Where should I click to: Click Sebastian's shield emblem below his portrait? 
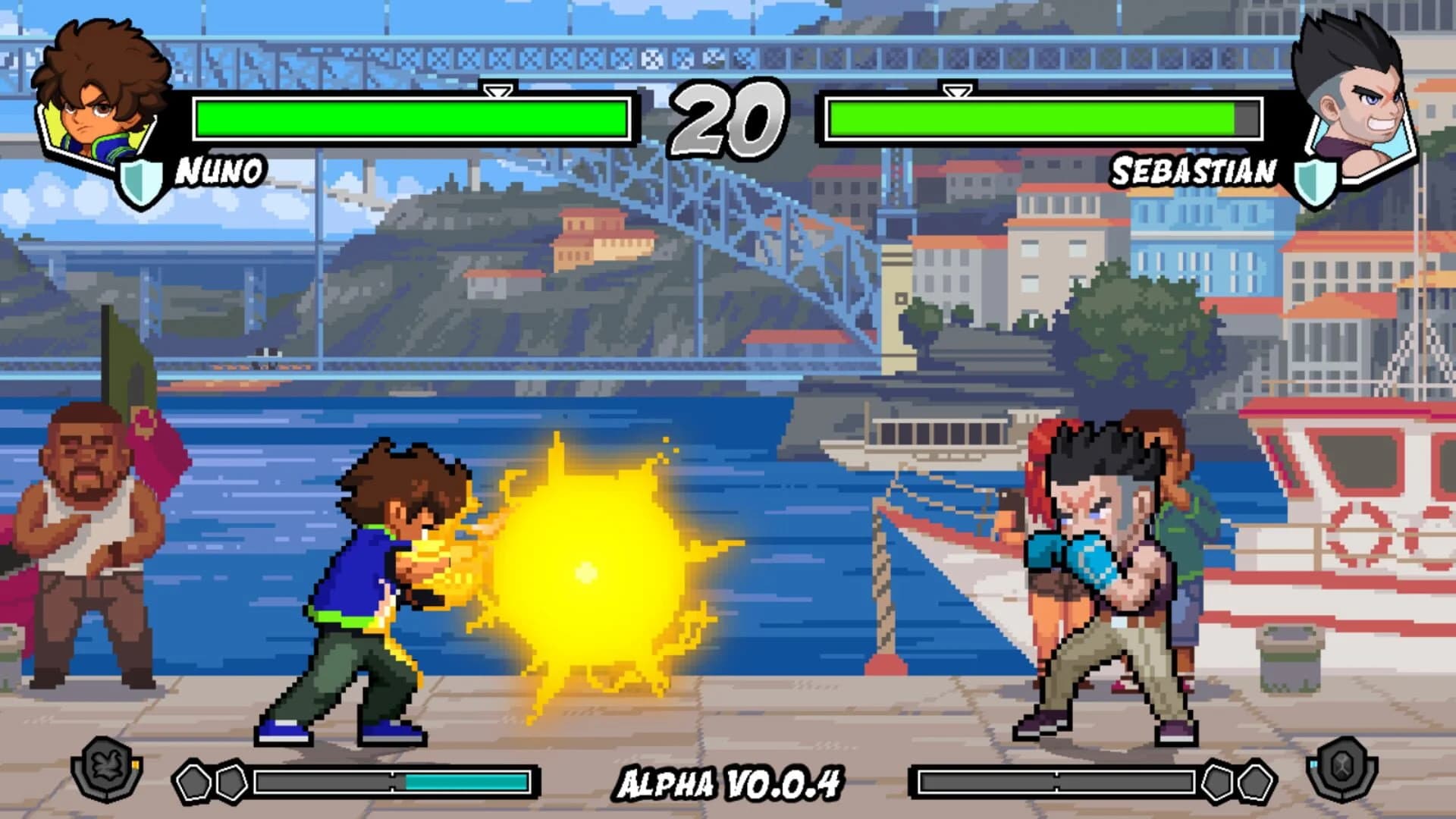(1314, 182)
